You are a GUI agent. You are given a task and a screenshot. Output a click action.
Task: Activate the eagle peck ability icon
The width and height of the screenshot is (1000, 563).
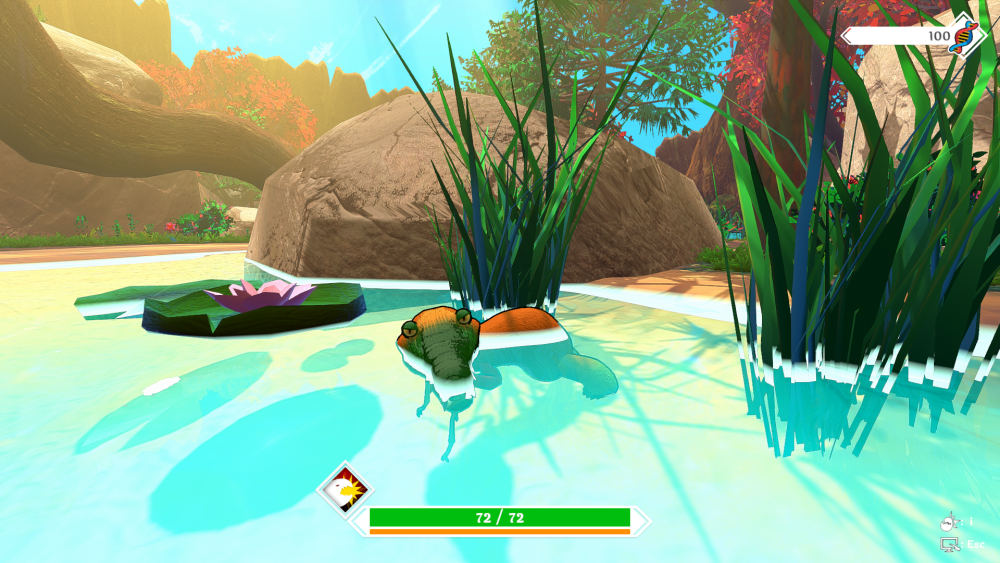tap(344, 490)
